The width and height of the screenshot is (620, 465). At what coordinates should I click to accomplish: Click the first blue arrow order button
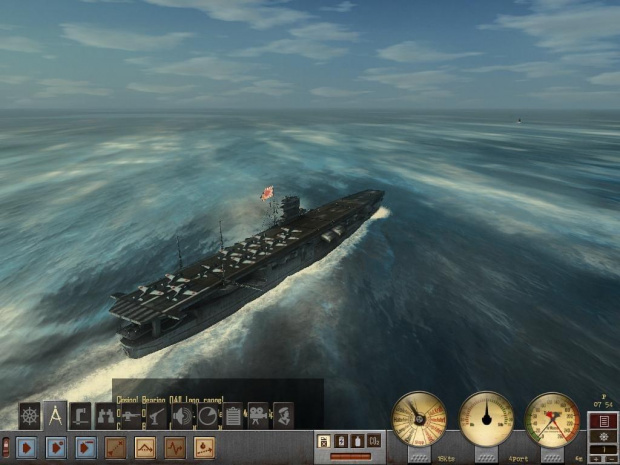27,447
